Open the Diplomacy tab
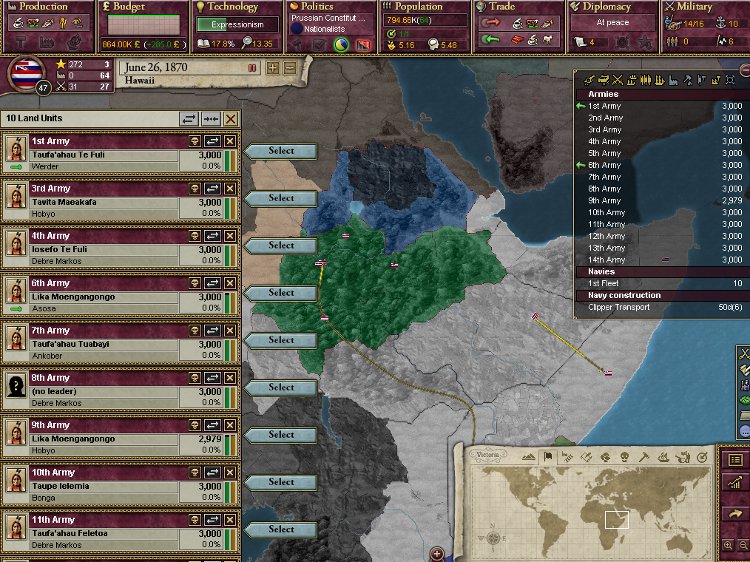750x562 pixels. (x=608, y=7)
